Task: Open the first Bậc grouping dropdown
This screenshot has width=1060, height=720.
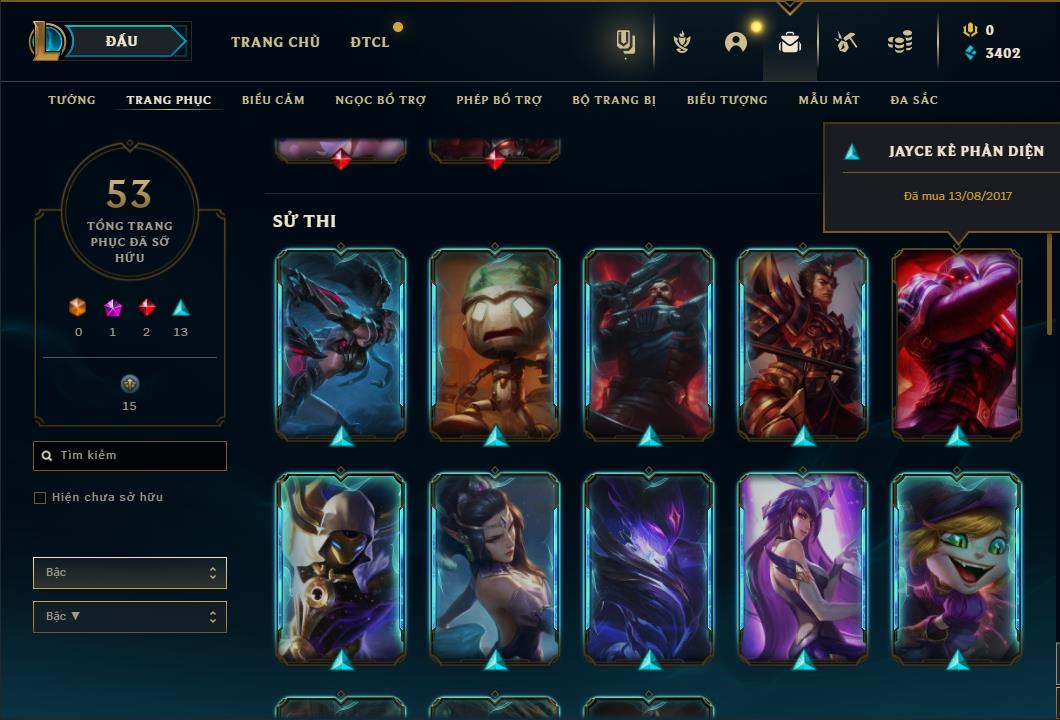Action: coord(130,573)
